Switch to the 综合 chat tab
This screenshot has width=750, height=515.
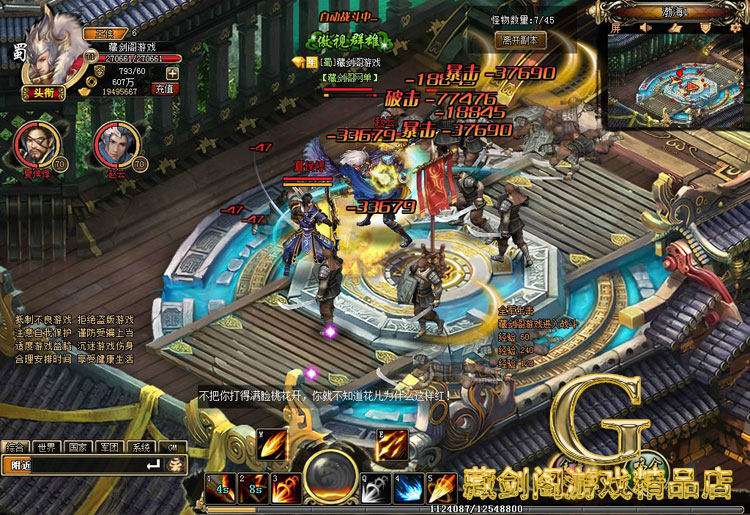point(15,447)
